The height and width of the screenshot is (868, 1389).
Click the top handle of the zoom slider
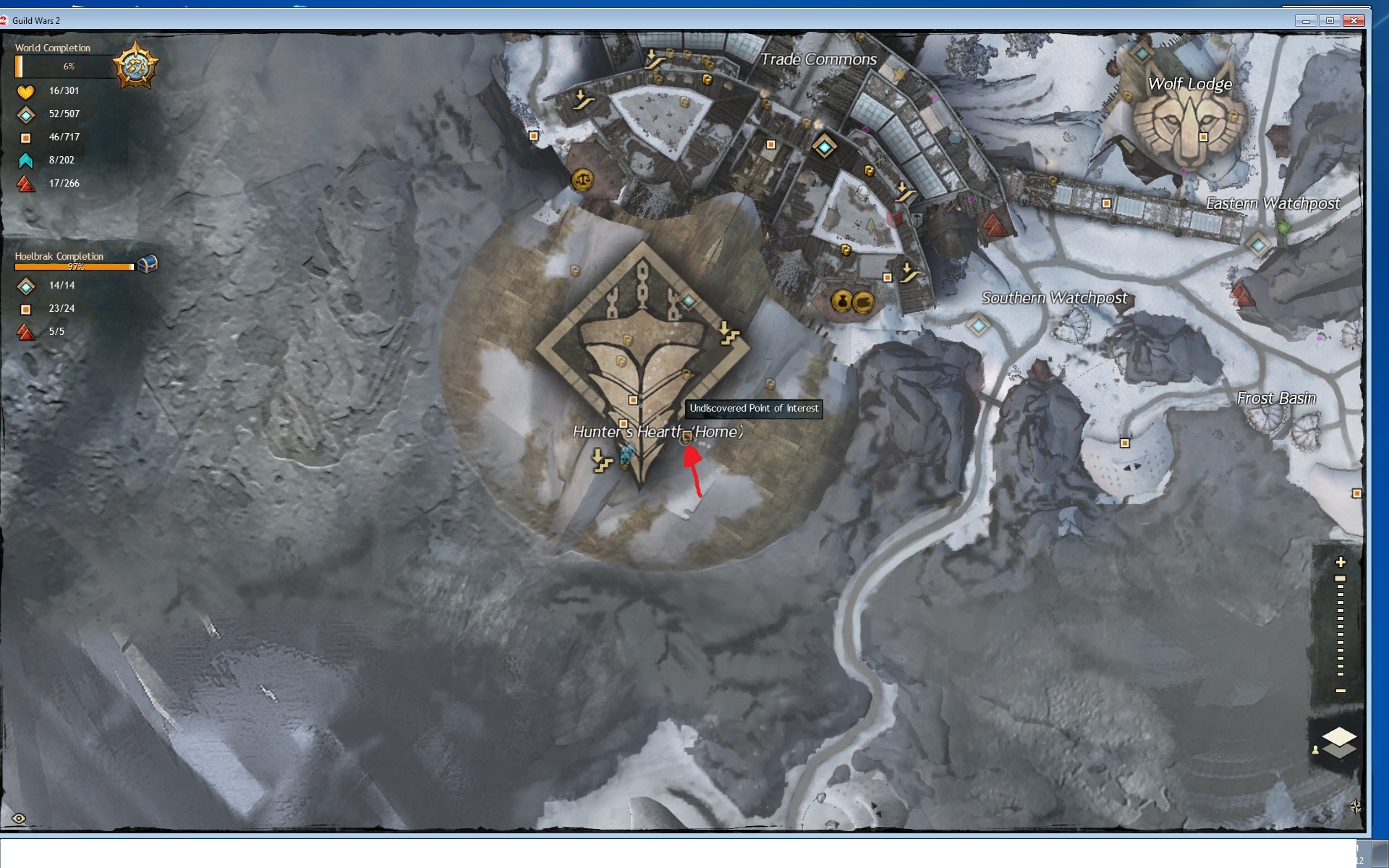pyautogui.click(x=1341, y=579)
